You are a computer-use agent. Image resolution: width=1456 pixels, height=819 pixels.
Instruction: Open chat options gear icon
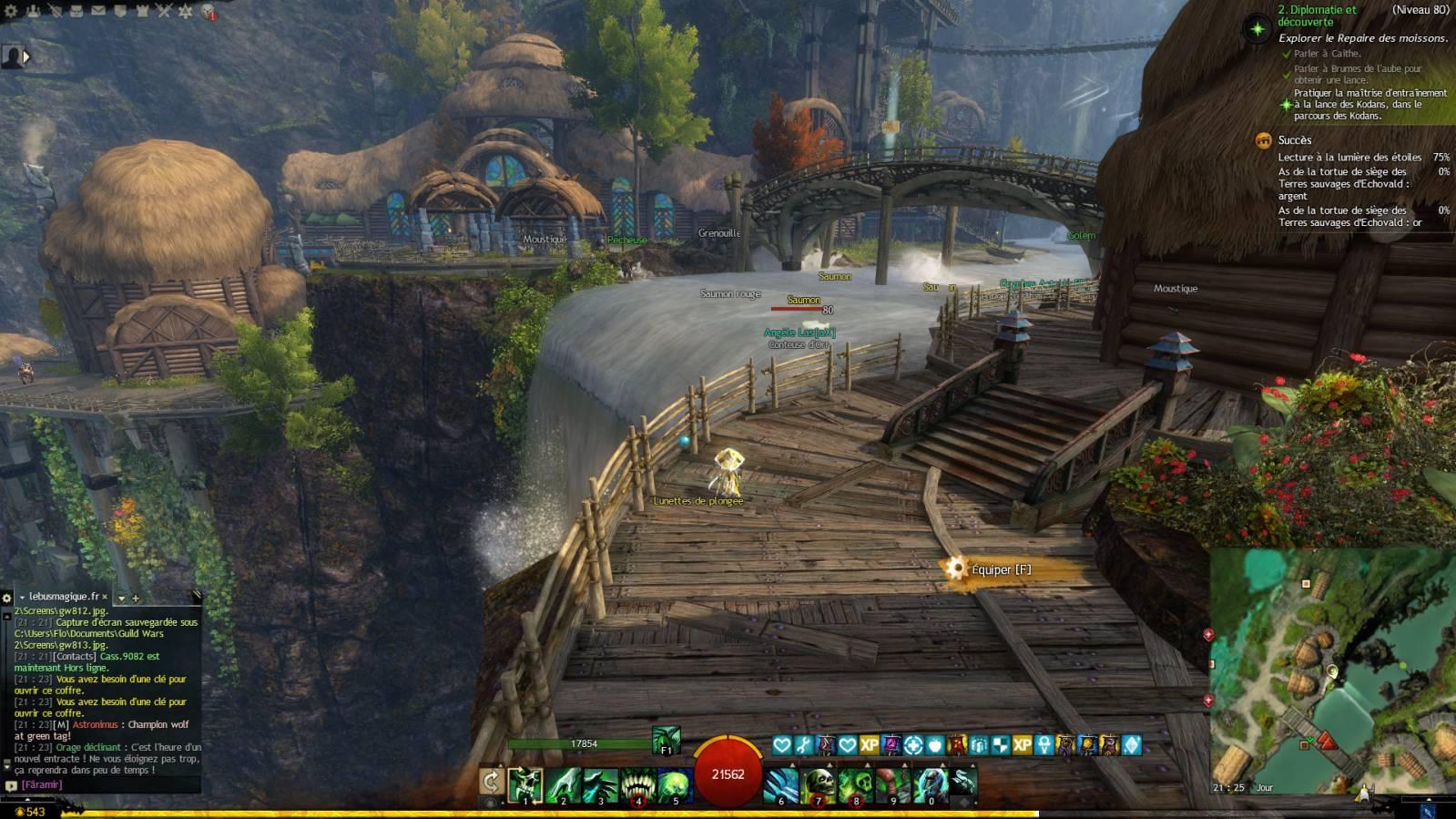click(6, 598)
